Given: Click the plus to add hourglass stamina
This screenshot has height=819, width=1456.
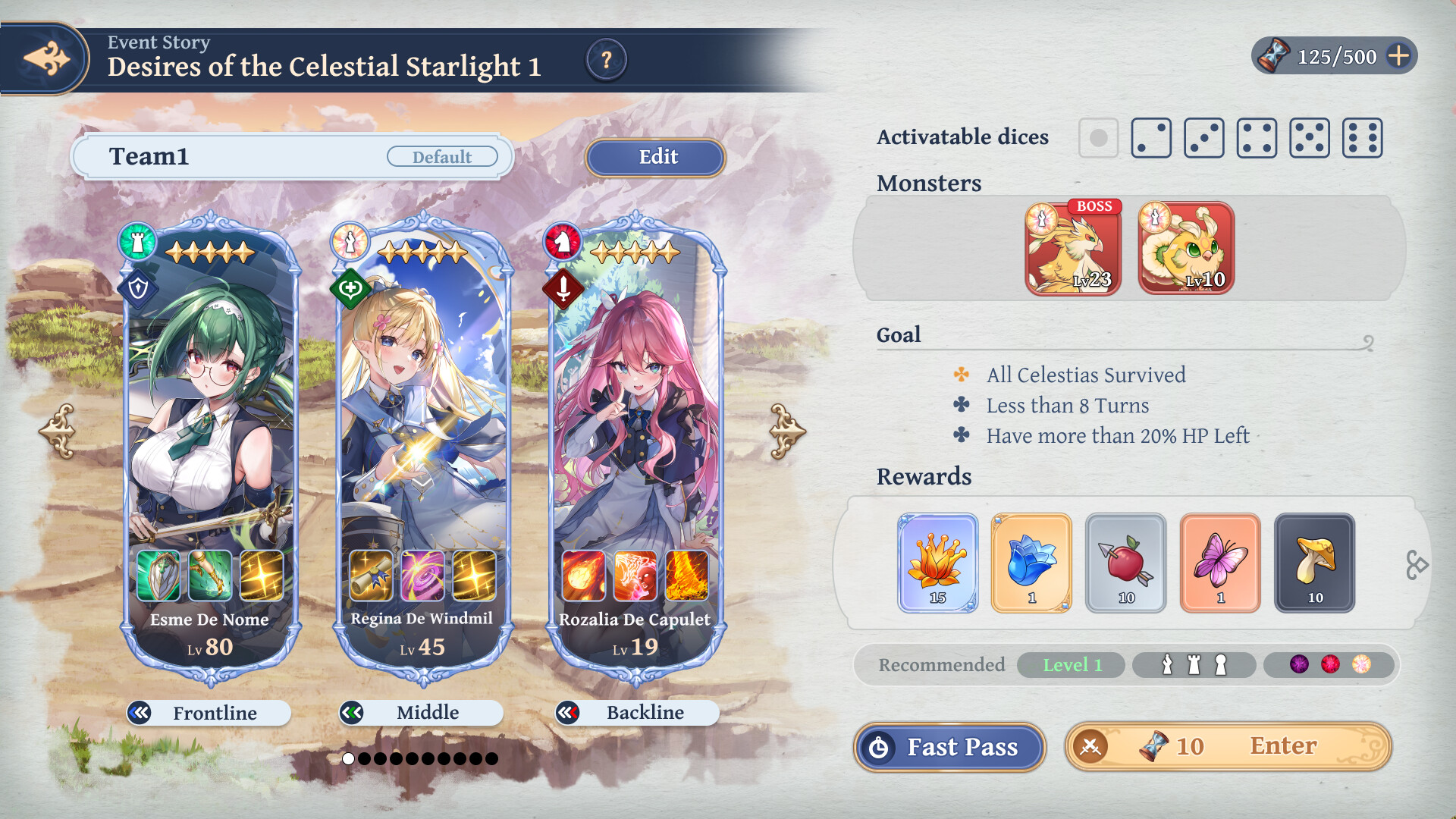Looking at the screenshot, I should tap(1398, 54).
